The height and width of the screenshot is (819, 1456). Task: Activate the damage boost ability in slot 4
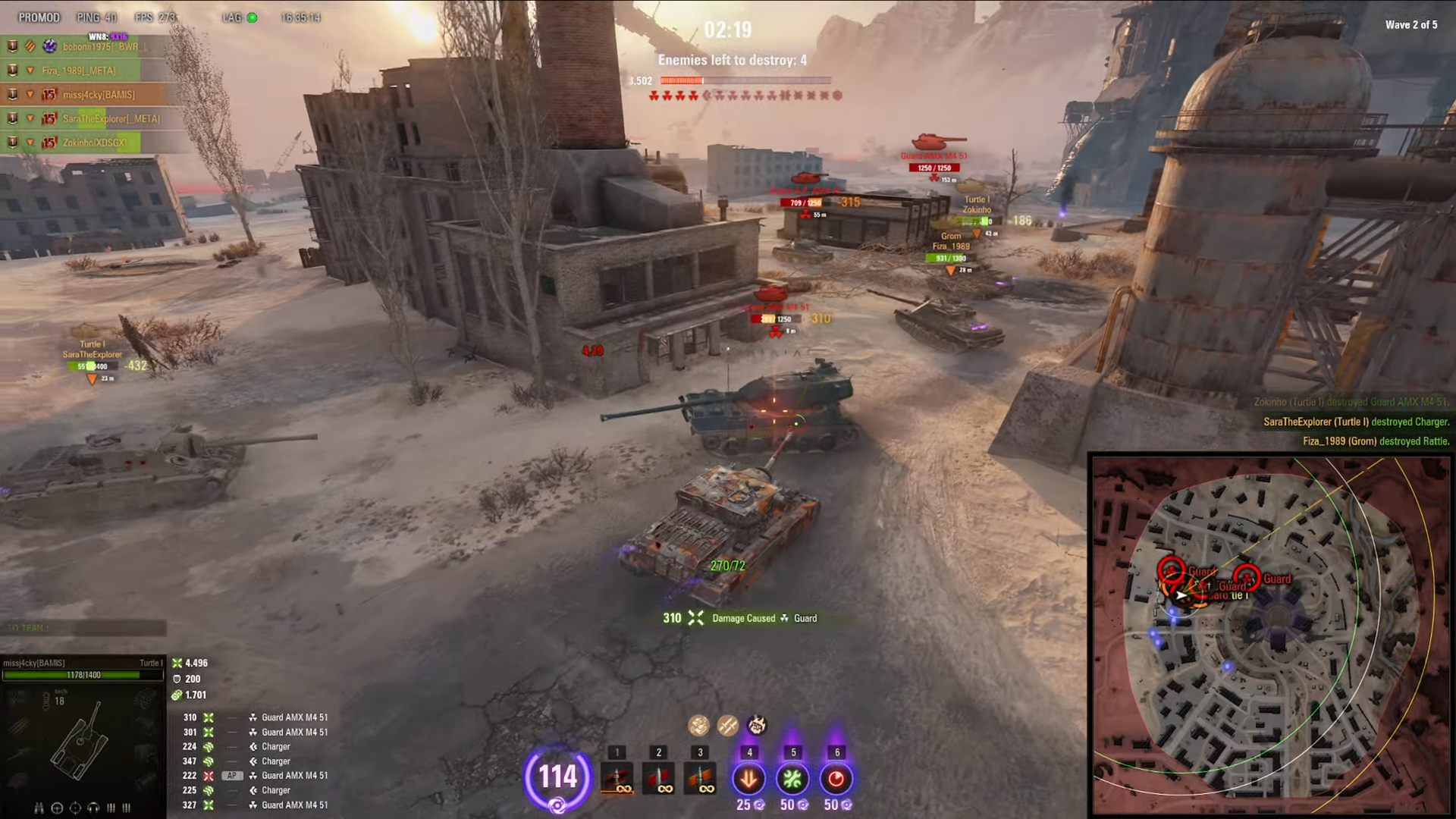[x=748, y=778]
